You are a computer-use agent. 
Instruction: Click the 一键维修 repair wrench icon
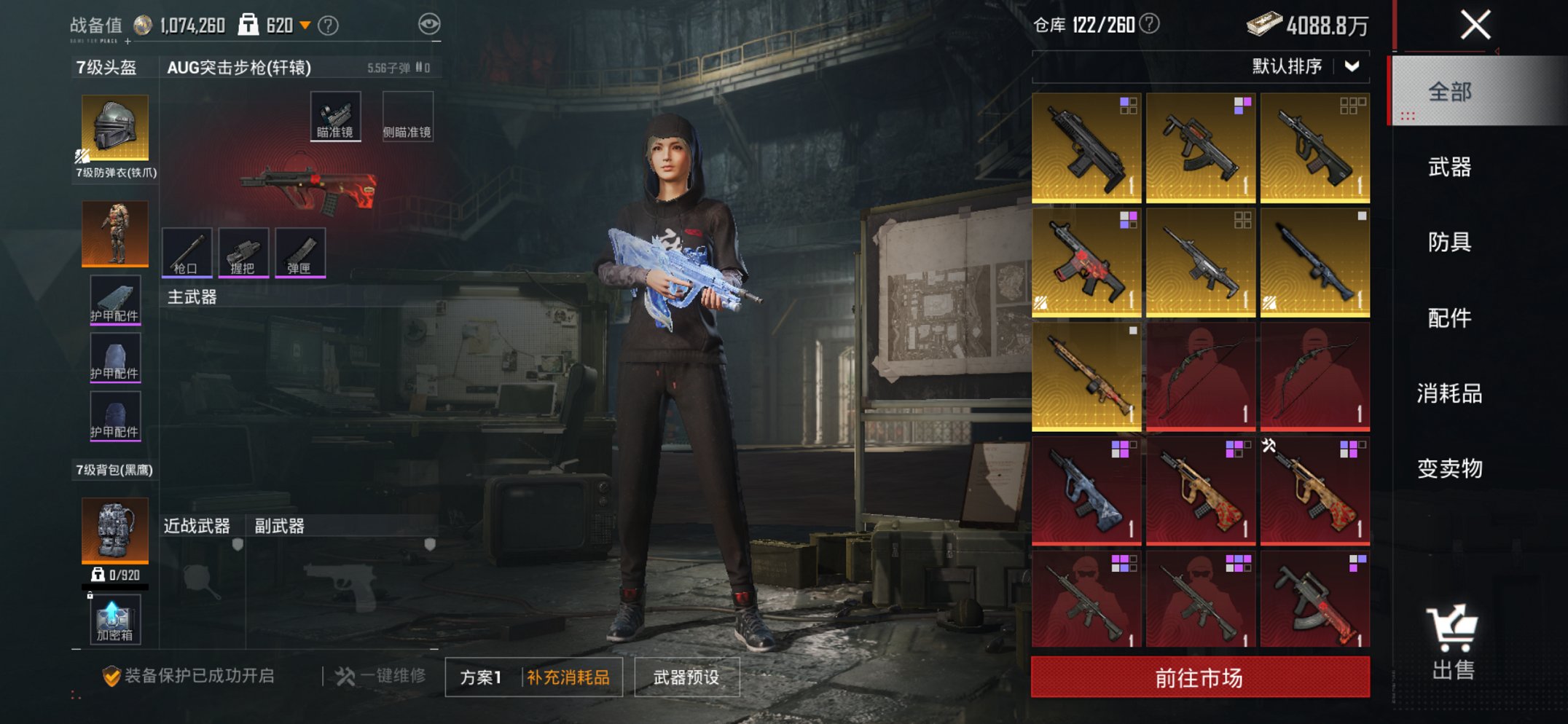pyautogui.click(x=344, y=675)
